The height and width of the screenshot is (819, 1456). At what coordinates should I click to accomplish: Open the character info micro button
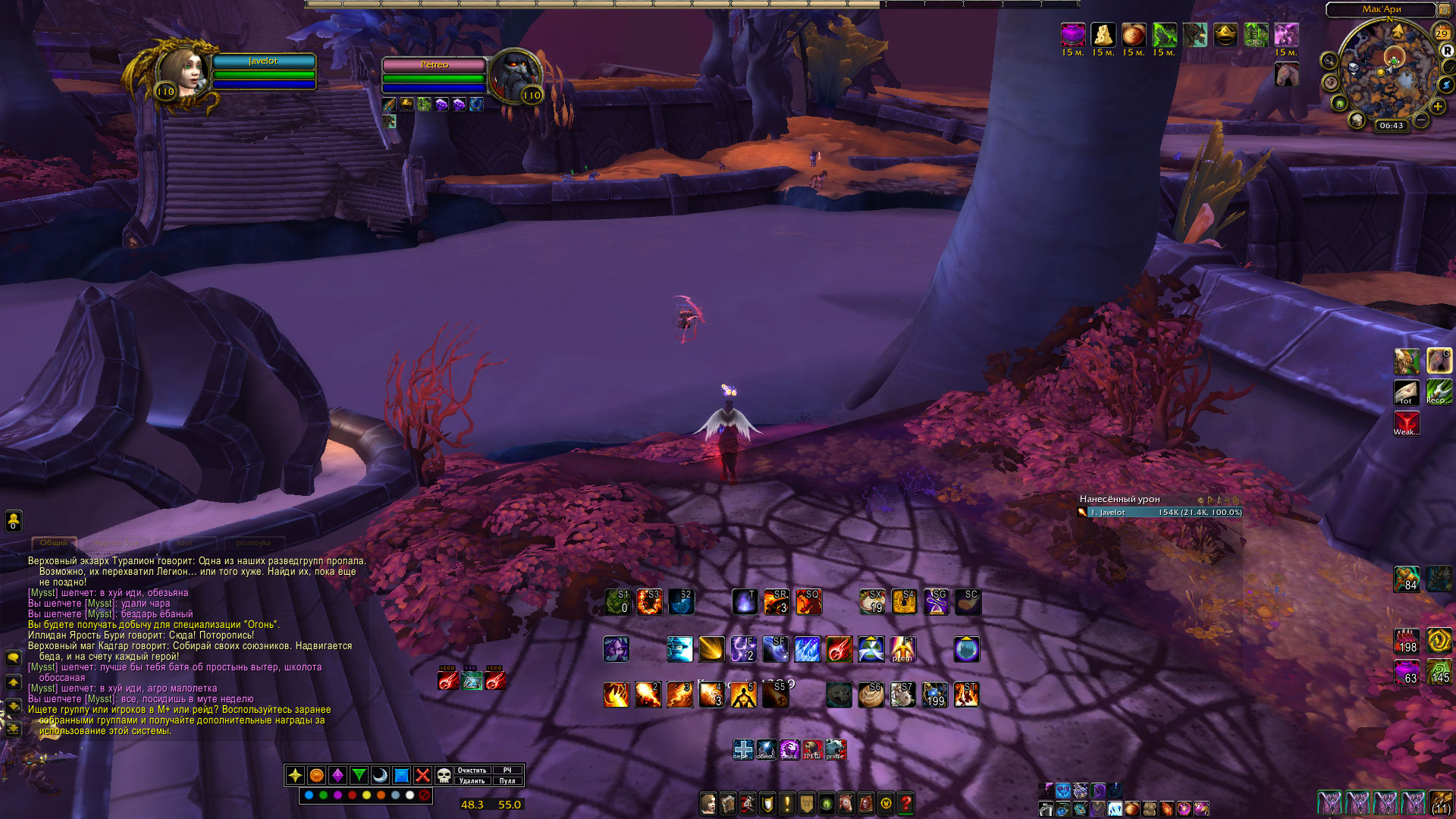[708, 803]
